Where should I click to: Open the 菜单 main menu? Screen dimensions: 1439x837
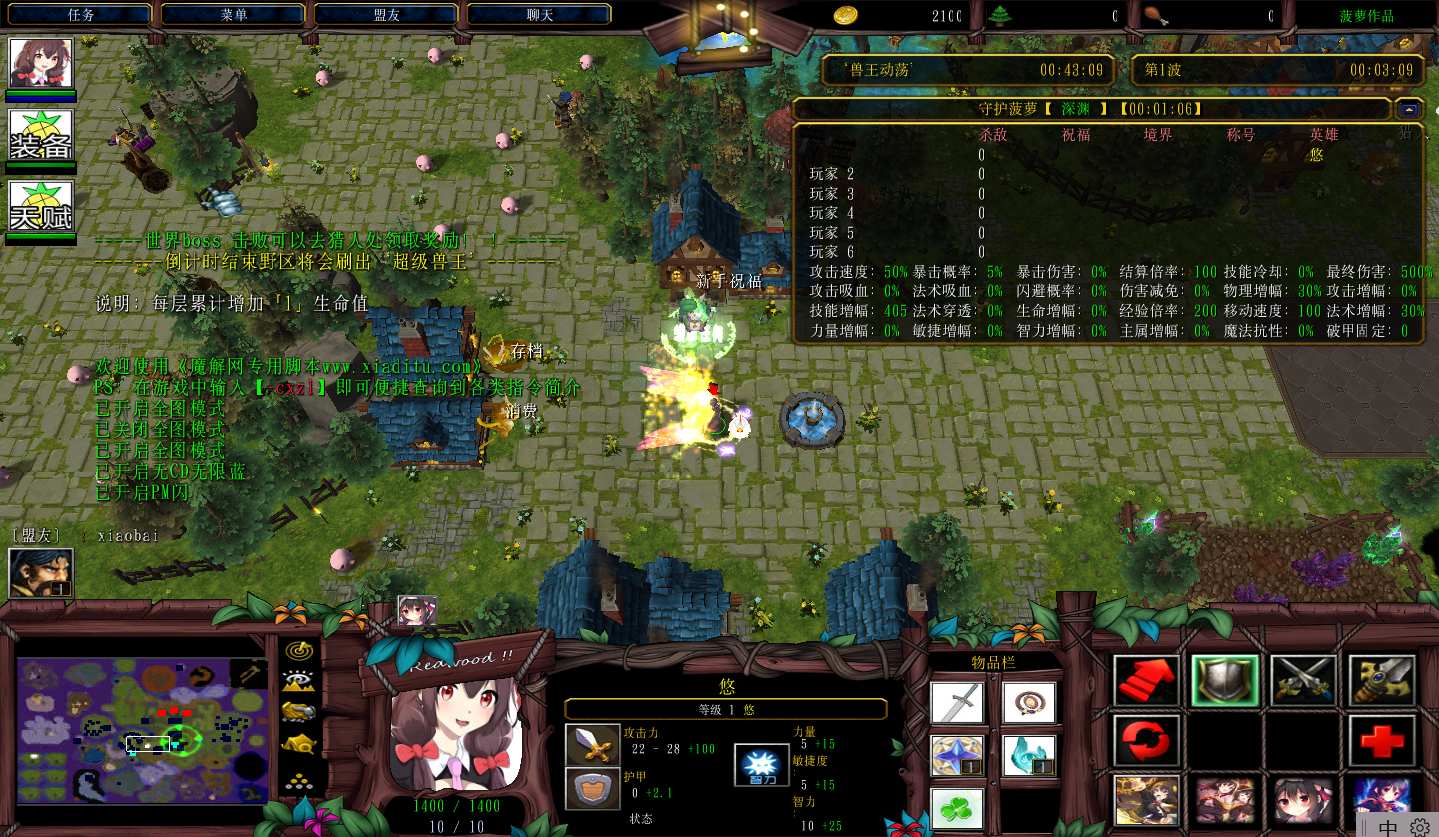tap(234, 15)
